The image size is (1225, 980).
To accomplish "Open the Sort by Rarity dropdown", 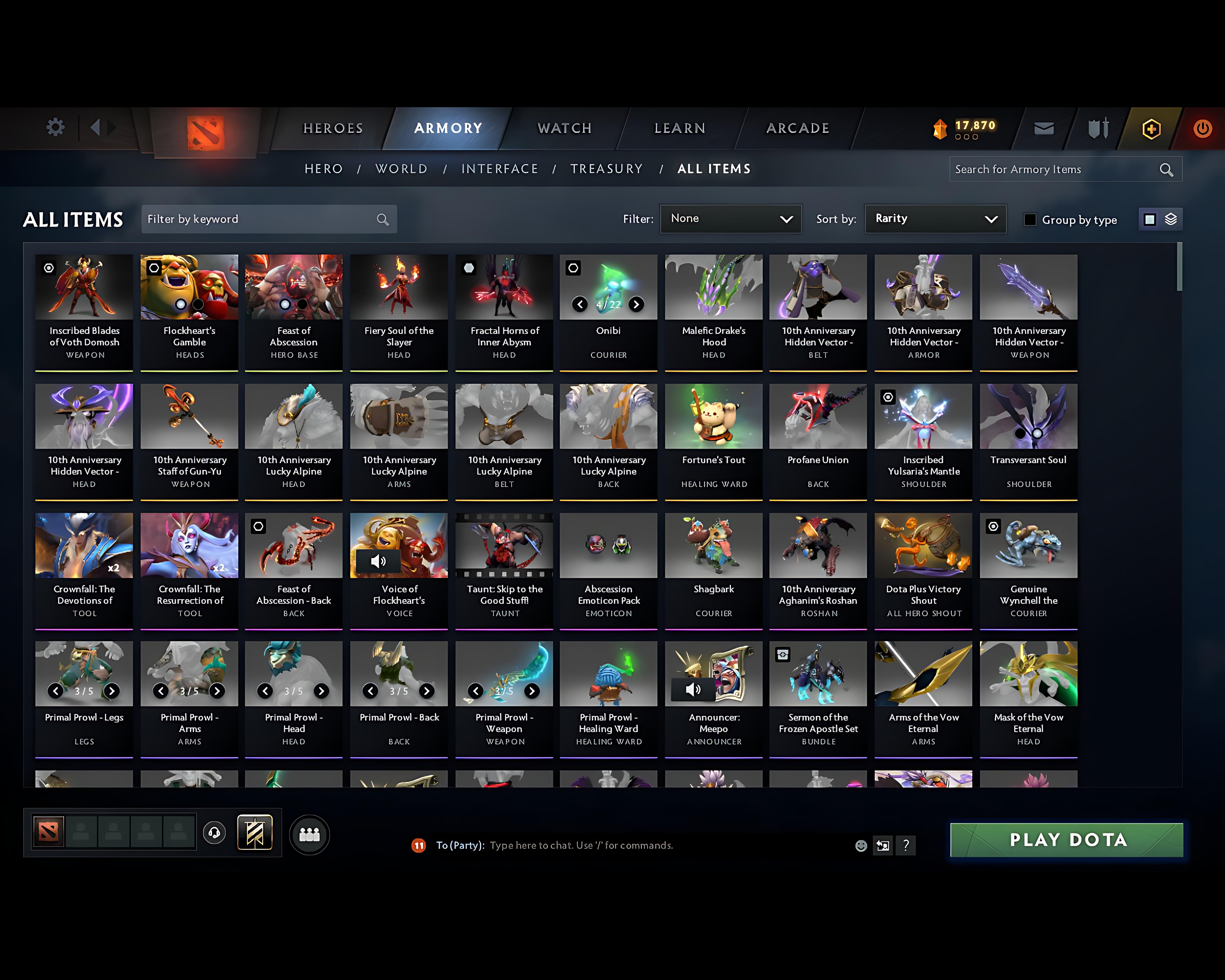I will [x=935, y=219].
